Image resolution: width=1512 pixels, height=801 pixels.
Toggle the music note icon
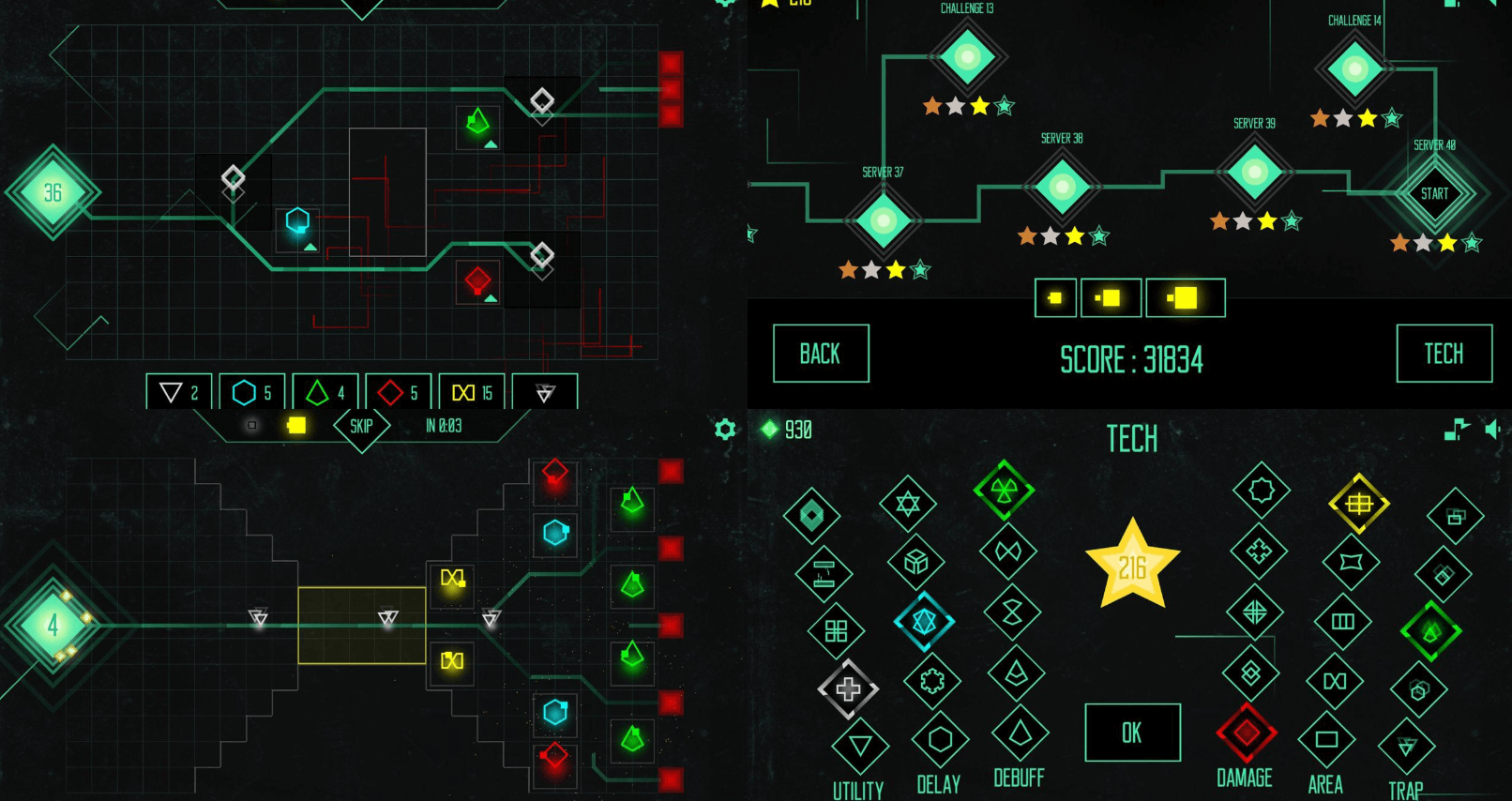point(1457,430)
